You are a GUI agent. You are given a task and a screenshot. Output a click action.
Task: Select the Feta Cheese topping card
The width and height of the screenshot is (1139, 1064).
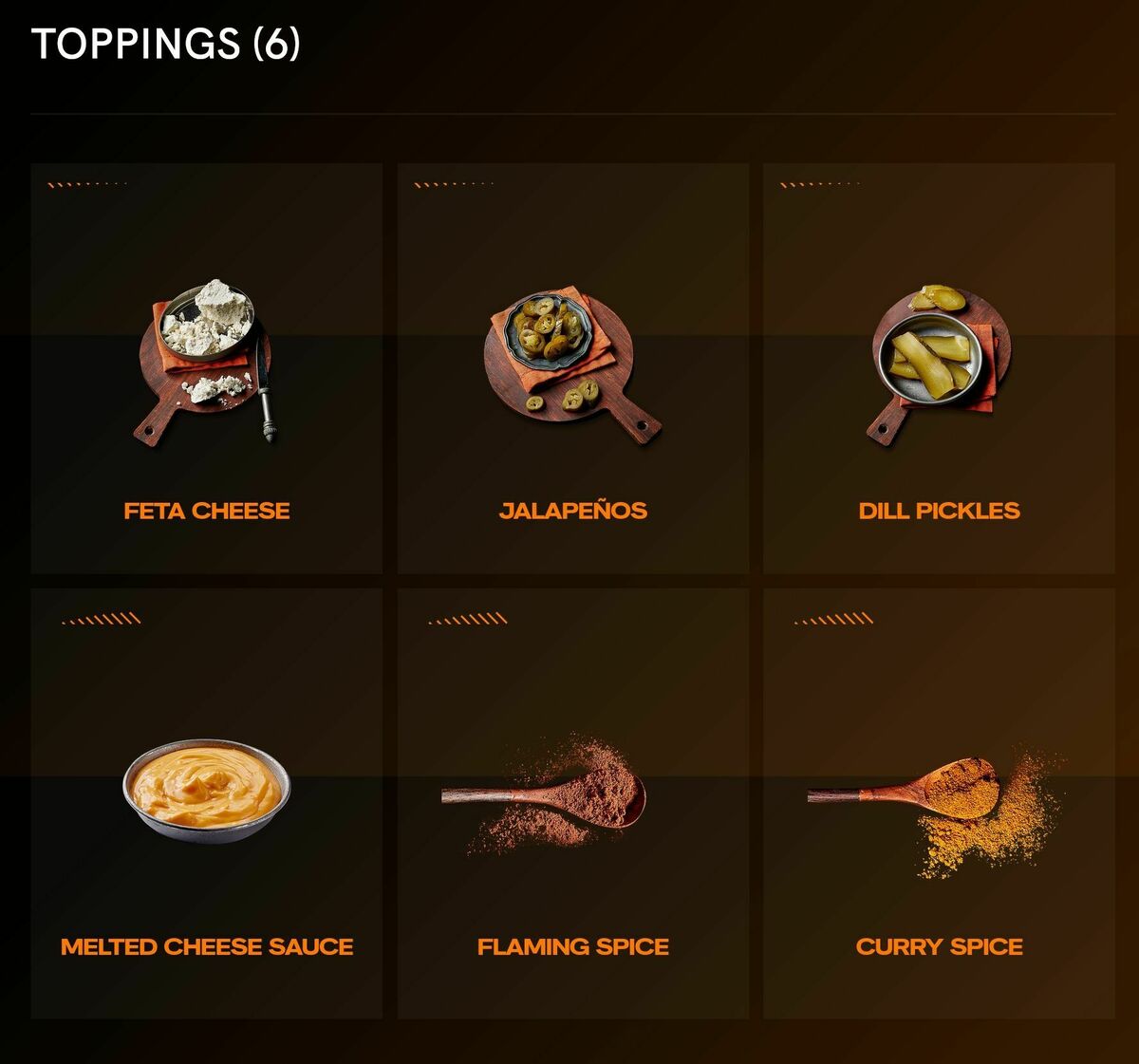click(206, 368)
